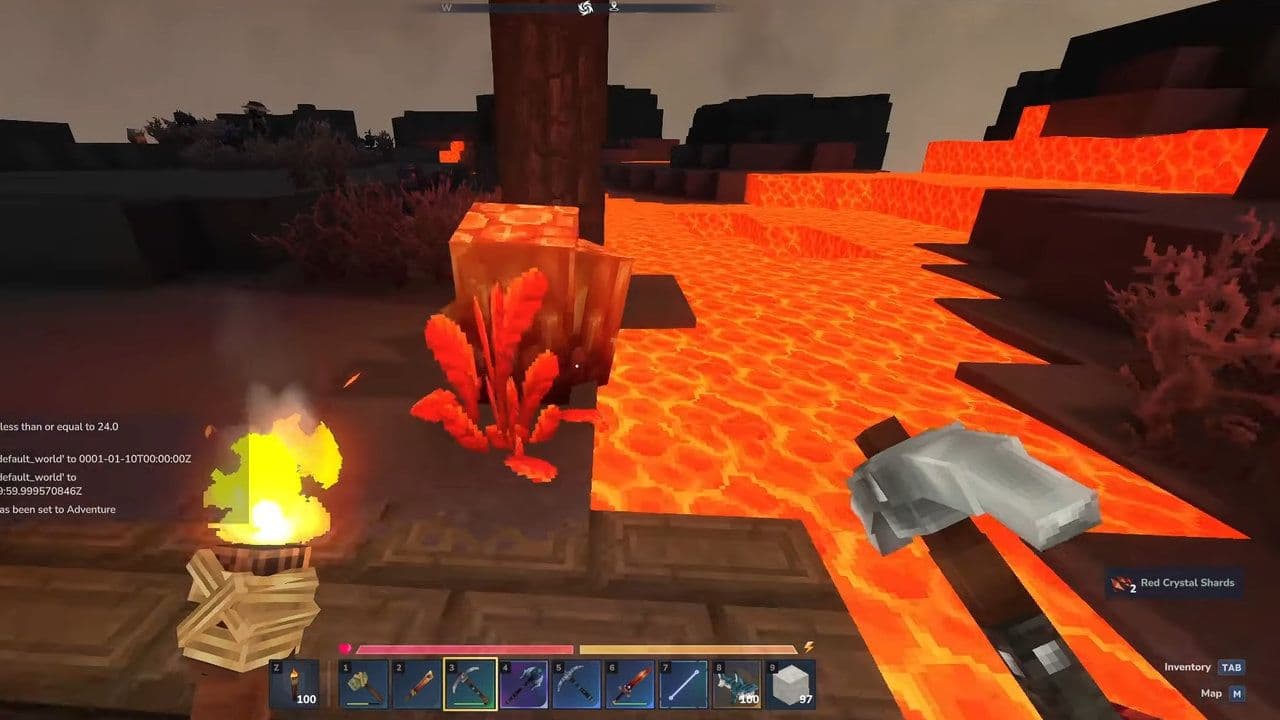Click the Adventure mode message text

tap(60, 509)
